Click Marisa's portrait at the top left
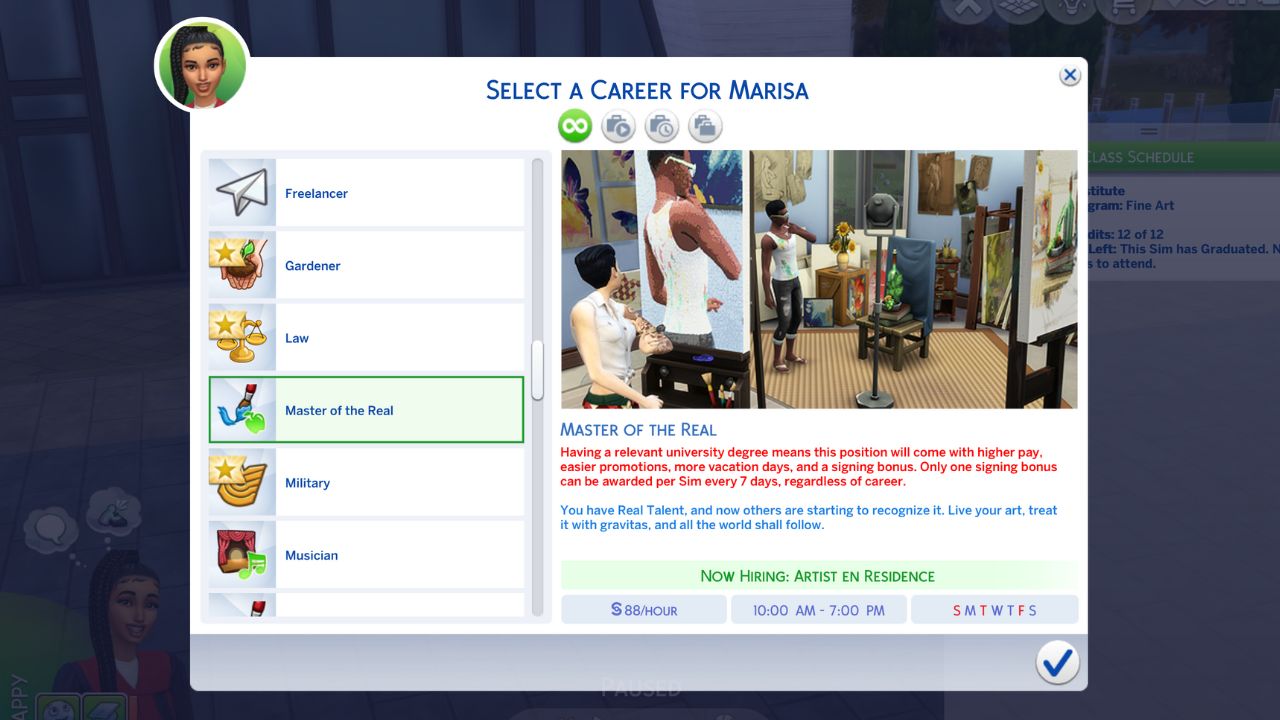Screen dimensions: 1280x720 click(200, 63)
